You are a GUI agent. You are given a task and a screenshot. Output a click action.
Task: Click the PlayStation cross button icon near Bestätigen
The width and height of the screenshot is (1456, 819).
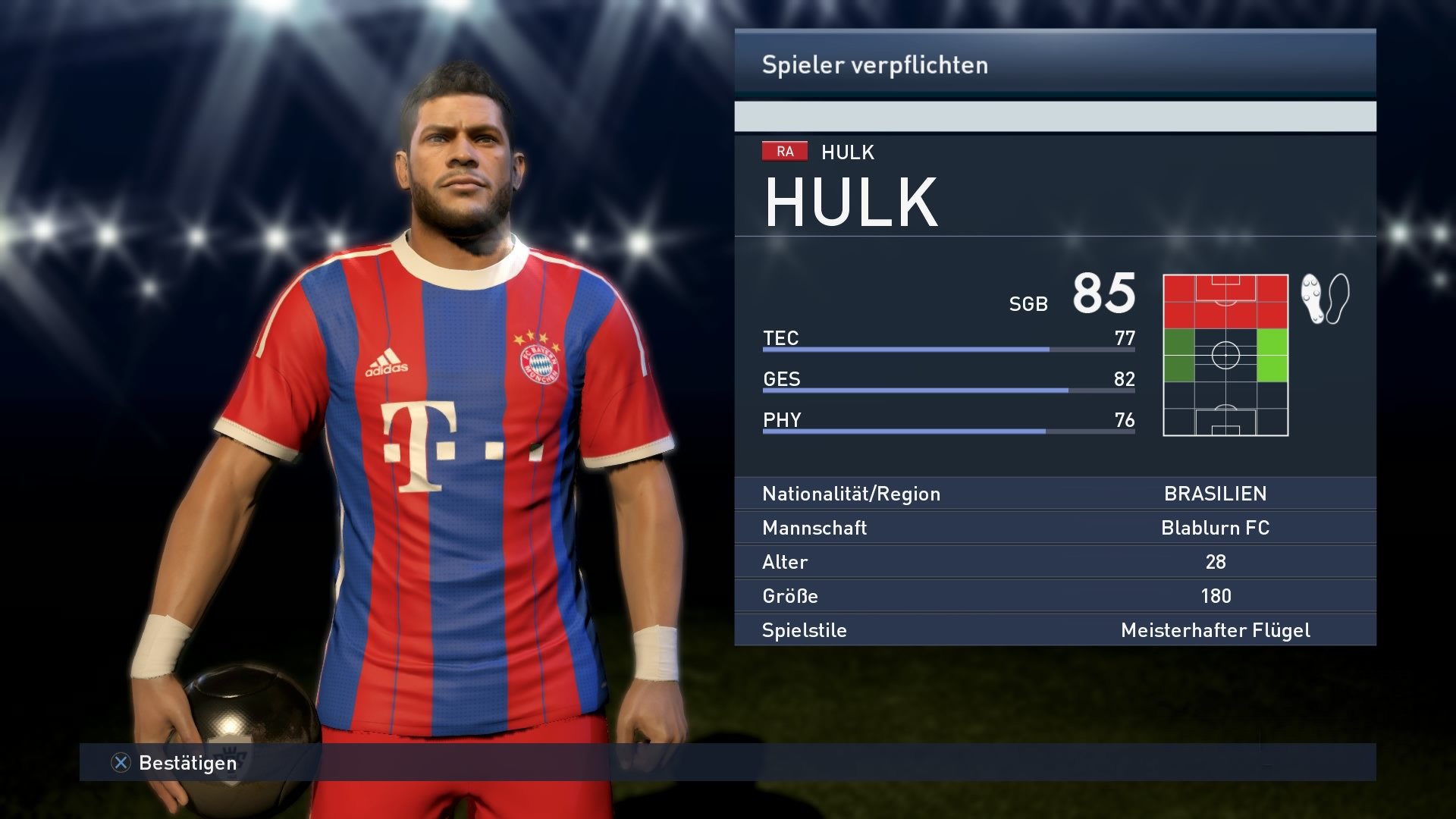[x=121, y=764]
